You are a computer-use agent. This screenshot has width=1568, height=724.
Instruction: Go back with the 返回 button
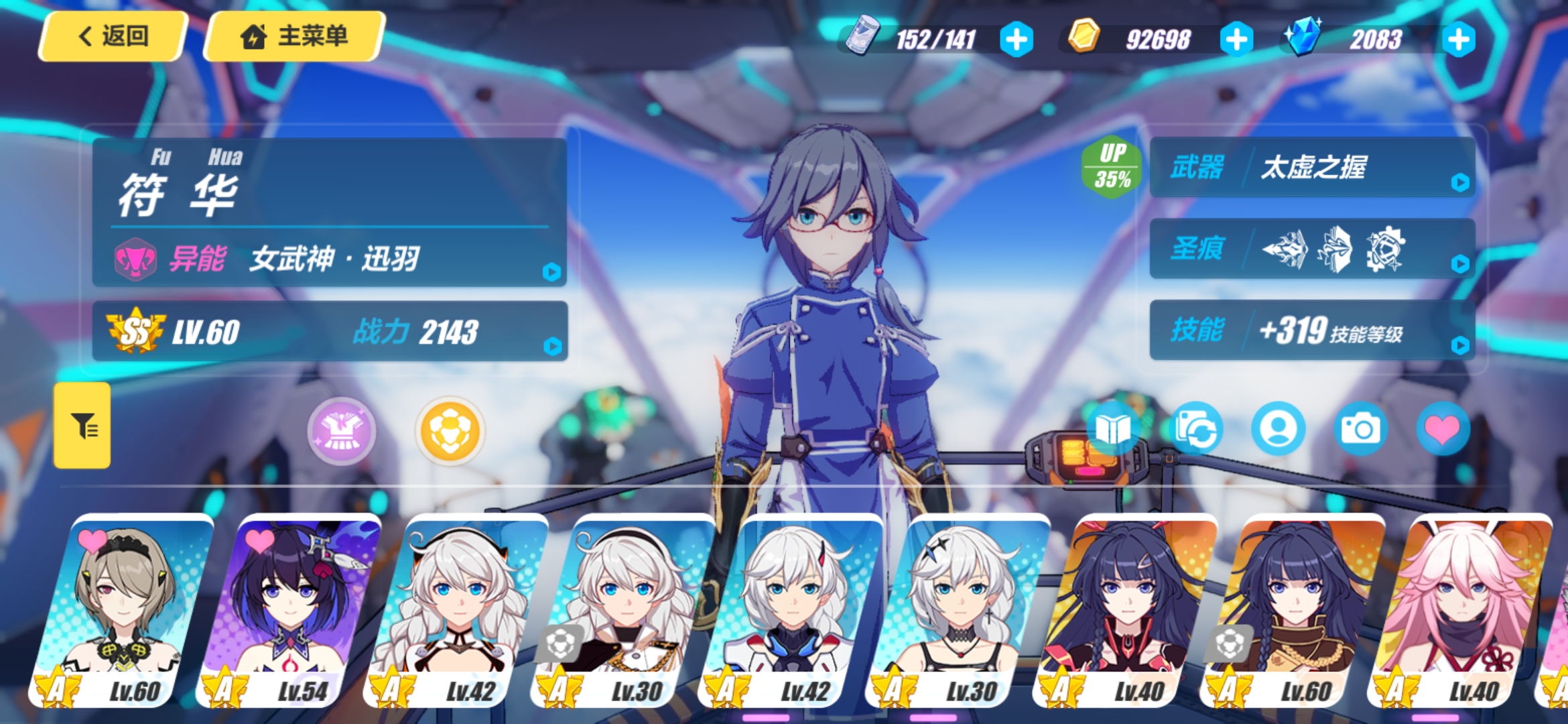pos(113,36)
